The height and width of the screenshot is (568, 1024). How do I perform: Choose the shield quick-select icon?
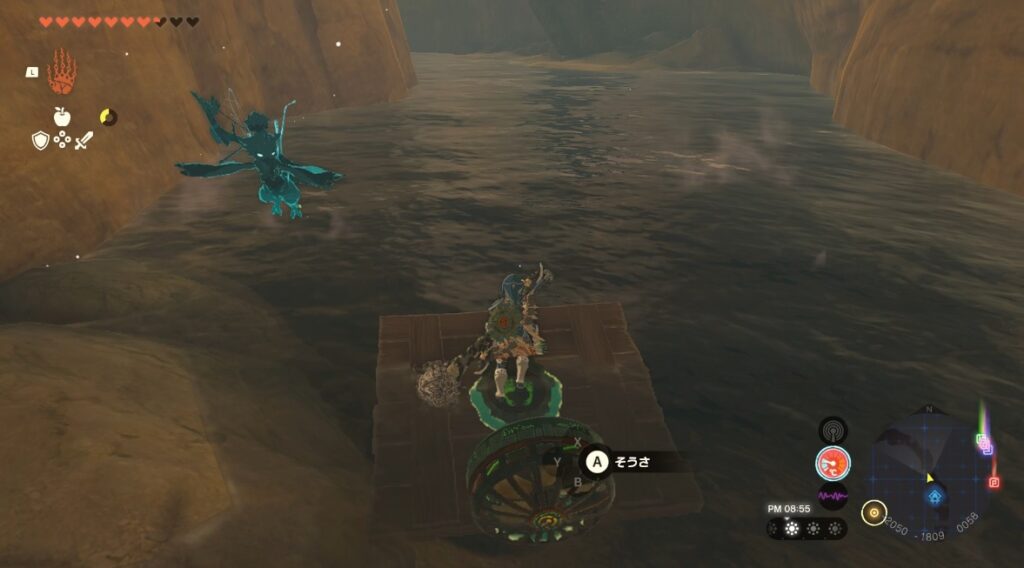coord(40,140)
